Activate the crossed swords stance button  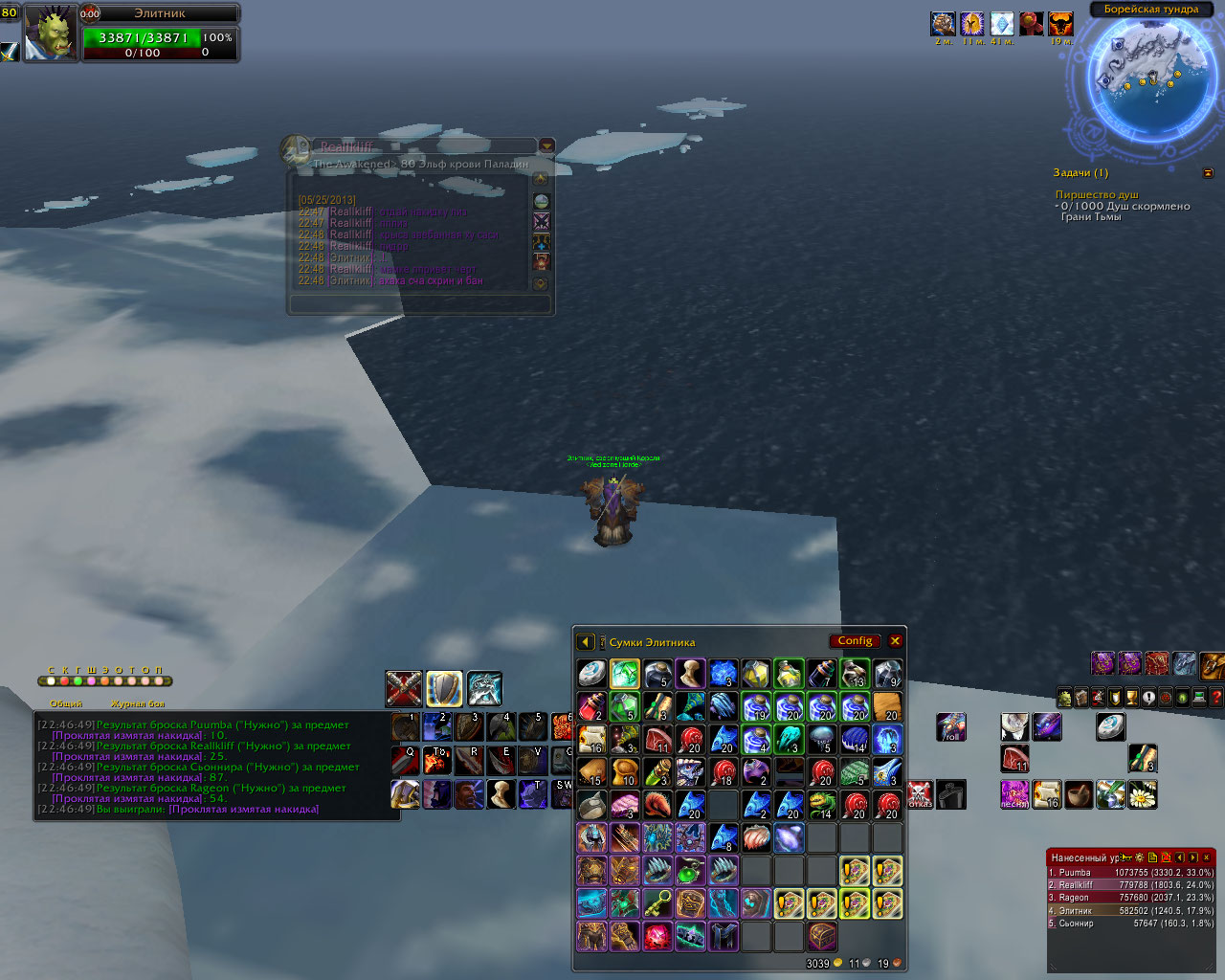(404, 688)
